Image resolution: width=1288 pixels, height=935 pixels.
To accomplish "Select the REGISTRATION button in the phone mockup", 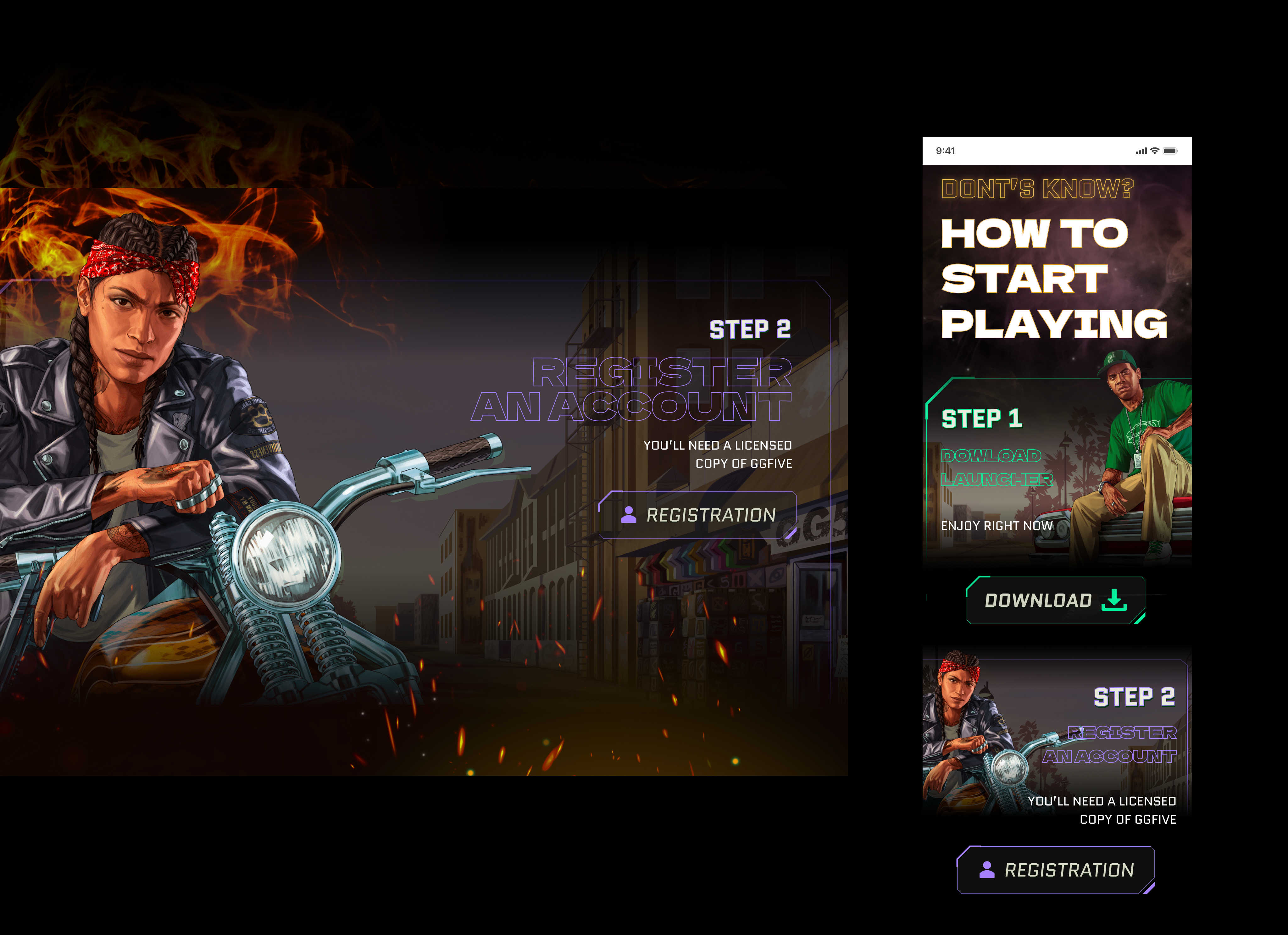I will click(1056, 870).
